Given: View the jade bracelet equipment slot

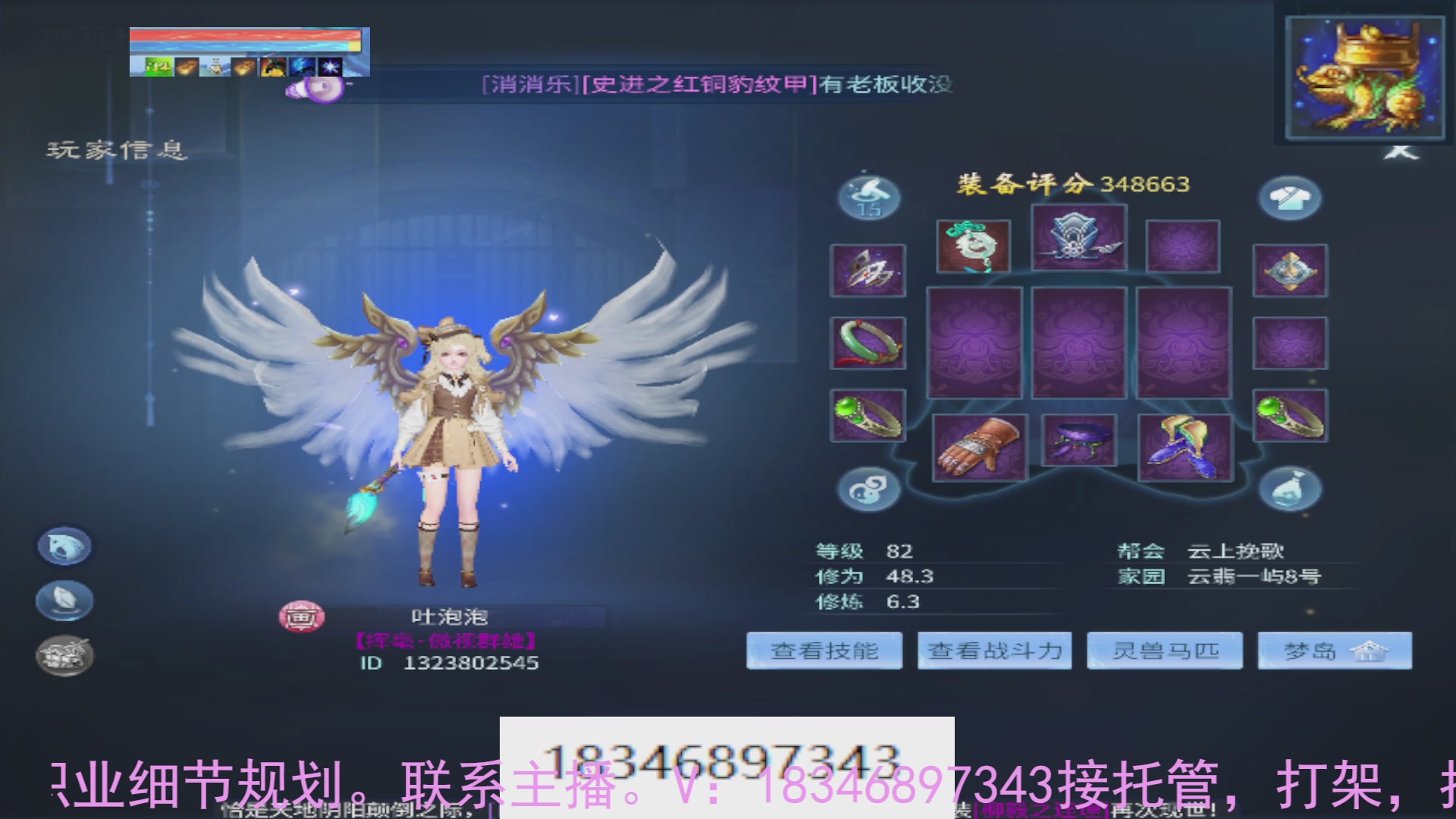Looking at the screenshot, I should pos(868,343).
